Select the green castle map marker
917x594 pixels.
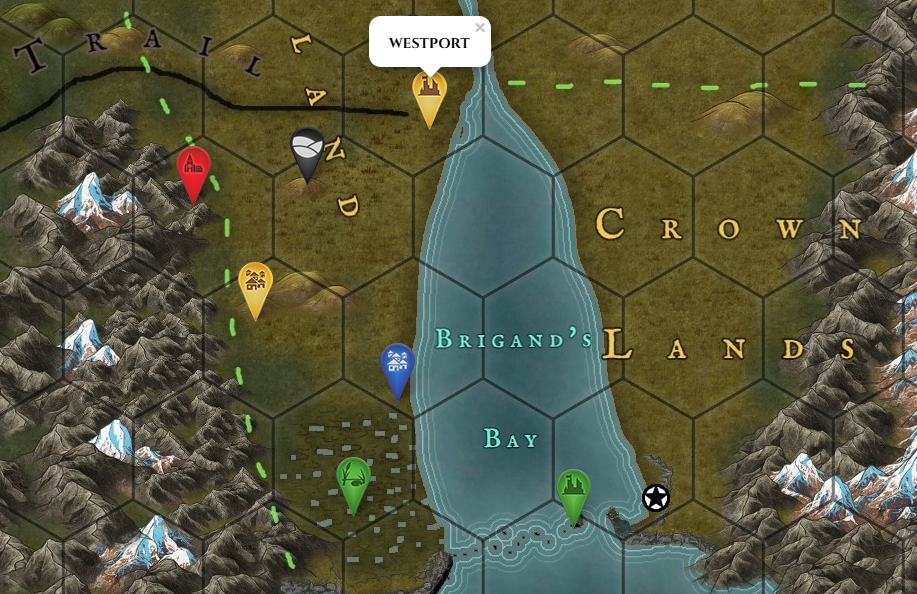573,491
